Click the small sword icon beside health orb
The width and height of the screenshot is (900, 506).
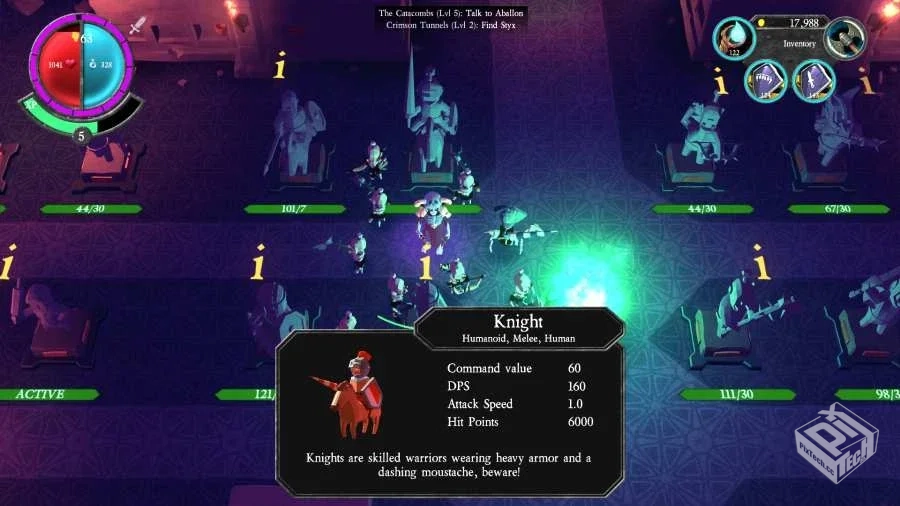click(x=138, y=27)
